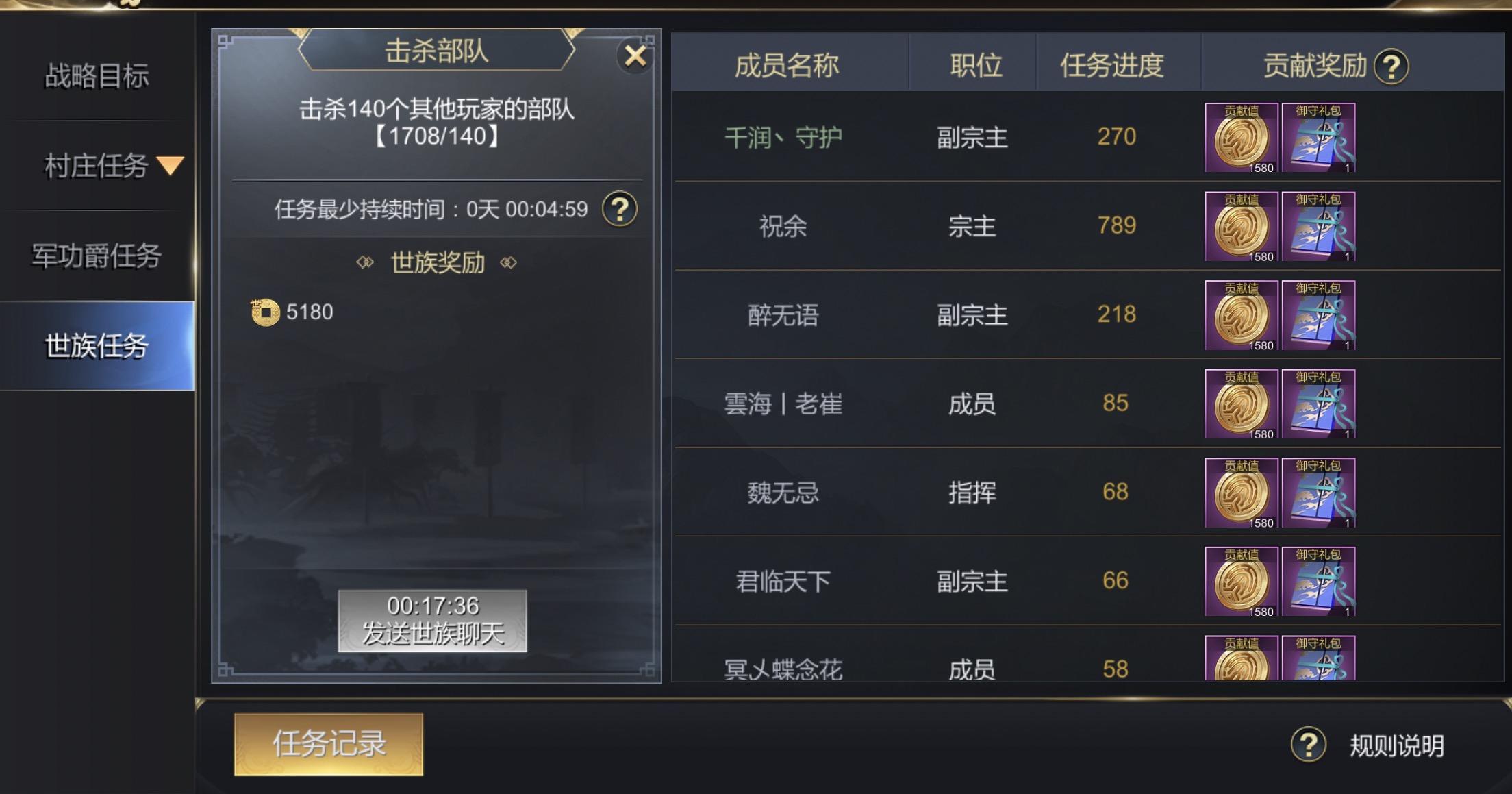The image size is (1512, 794).
Task: Open 冥乄蝶念花's contribution reward icon
Action: (x=1239, y=659)
